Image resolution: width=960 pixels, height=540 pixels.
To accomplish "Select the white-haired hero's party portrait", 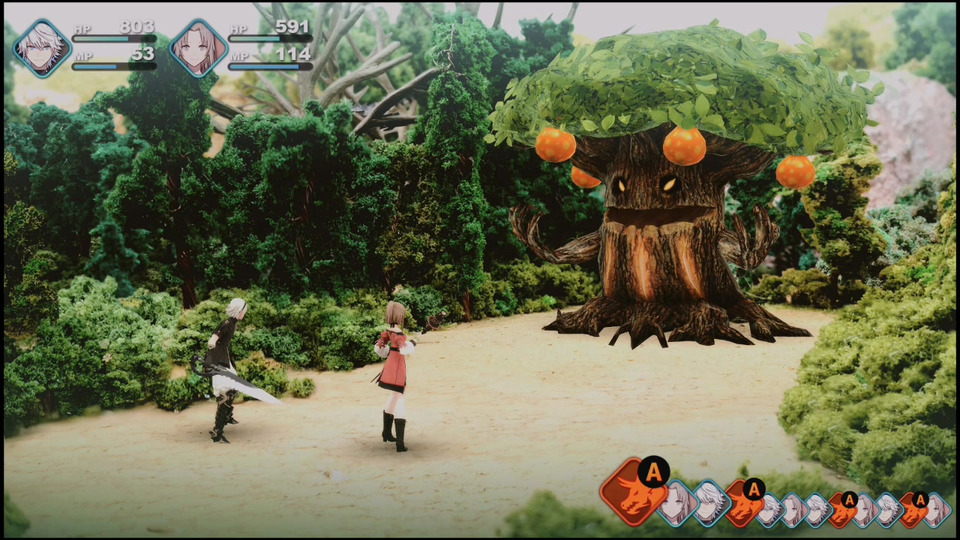I will coord(42,48).
